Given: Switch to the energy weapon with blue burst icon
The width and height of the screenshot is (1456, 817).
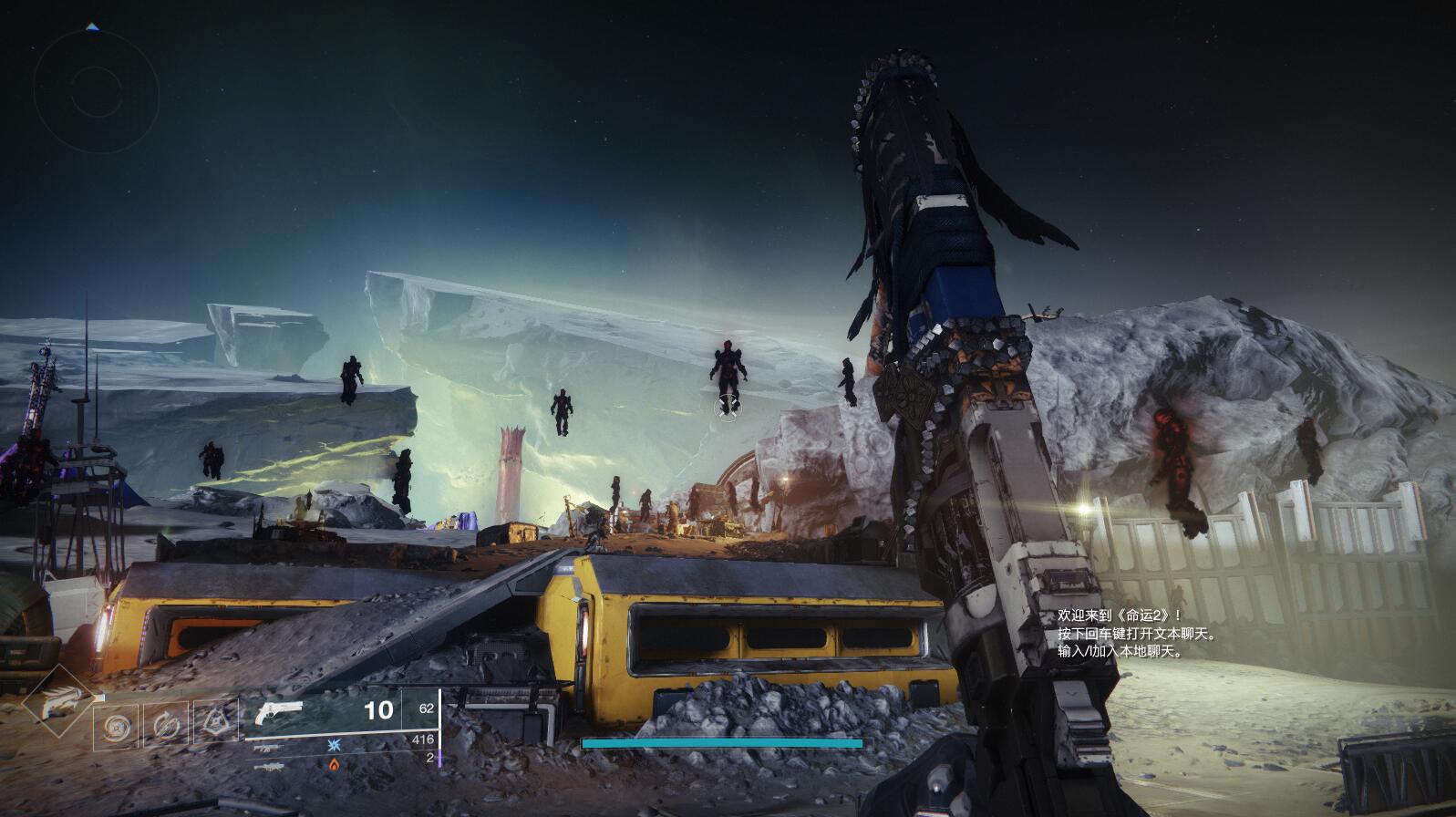Looking at the screenshot, I should pyautogui.click(x=270, y=746).
